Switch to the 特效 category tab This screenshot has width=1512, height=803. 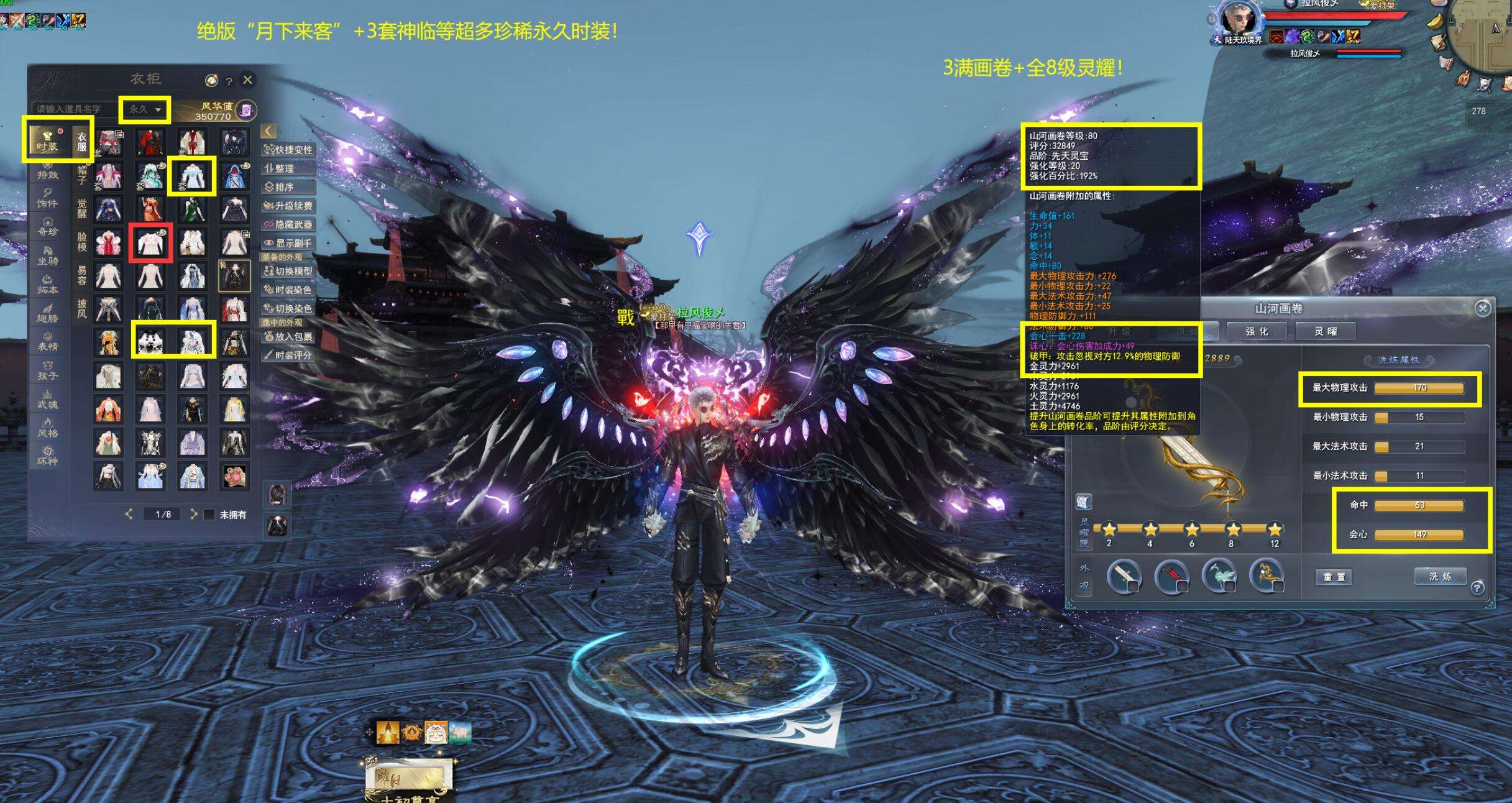coord(47,171)
